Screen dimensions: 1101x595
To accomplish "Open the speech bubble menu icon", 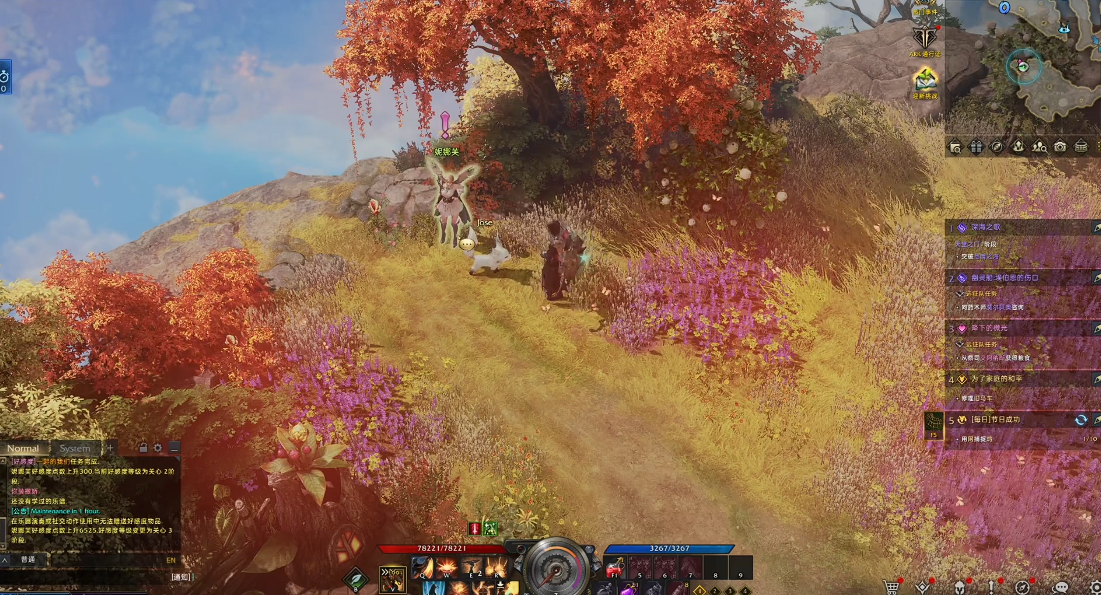I will tap(1062, 587).
